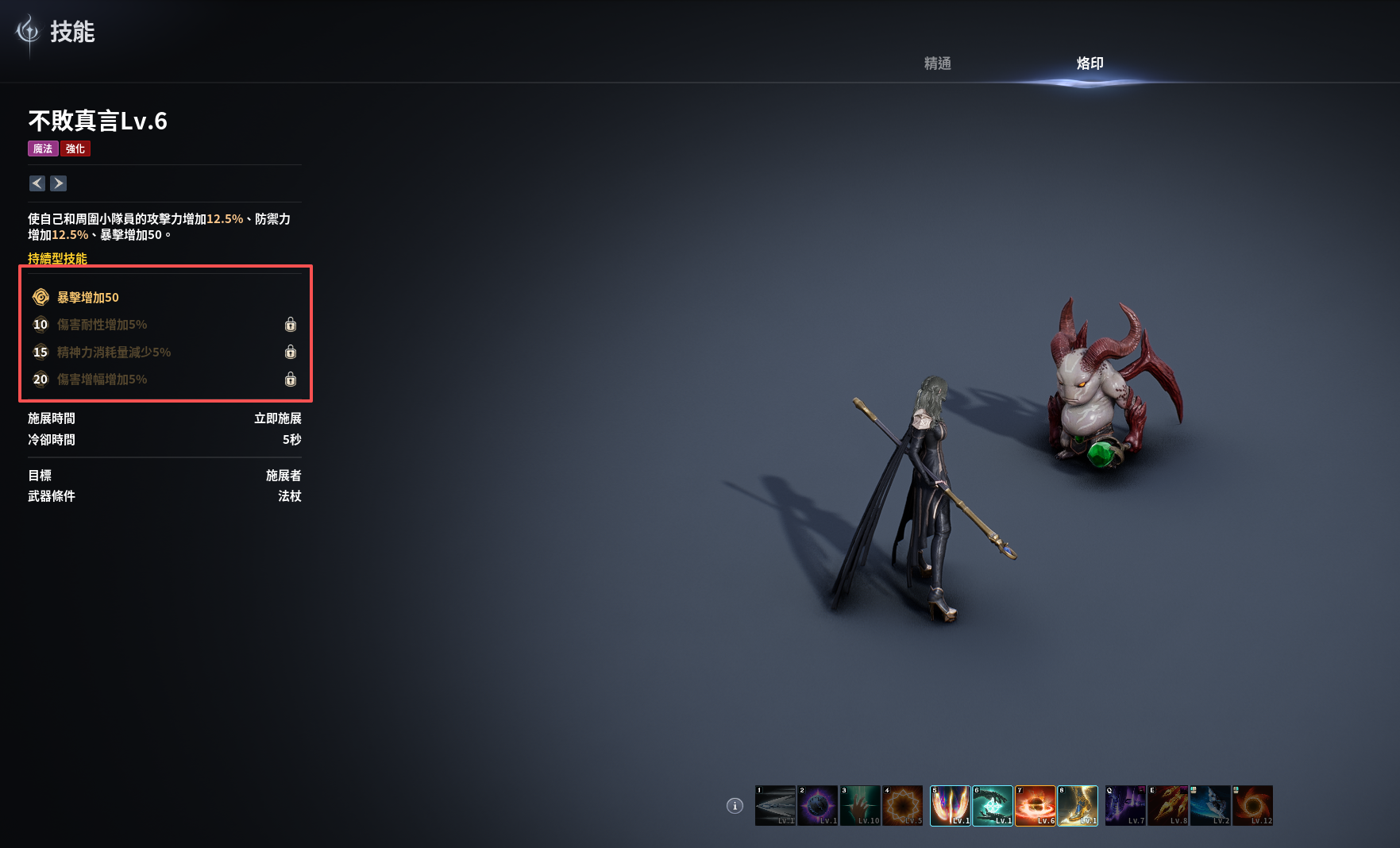The height and width of the screenshot is (848, 1400).
Task: Pick the slot 8 golden boot skill
Action: pyautogui.click(x=1078, y=806)
